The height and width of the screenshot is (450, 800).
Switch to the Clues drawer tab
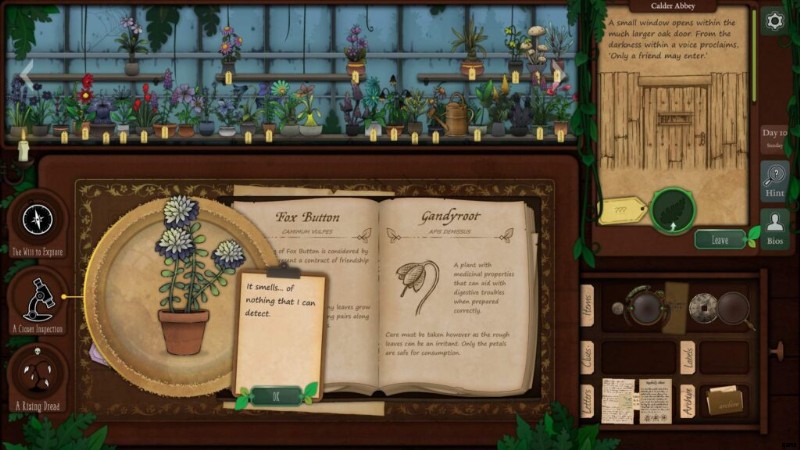[587, 354]
